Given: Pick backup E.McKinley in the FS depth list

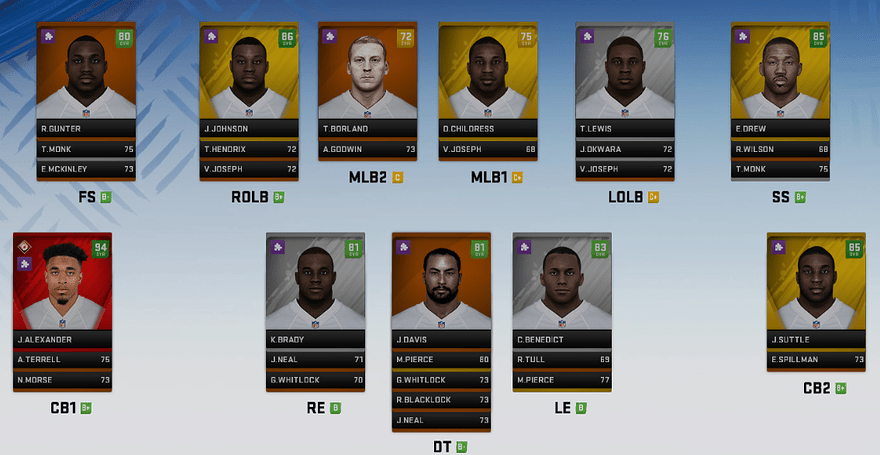Looking at the screenshot, I should coord(85,169).
